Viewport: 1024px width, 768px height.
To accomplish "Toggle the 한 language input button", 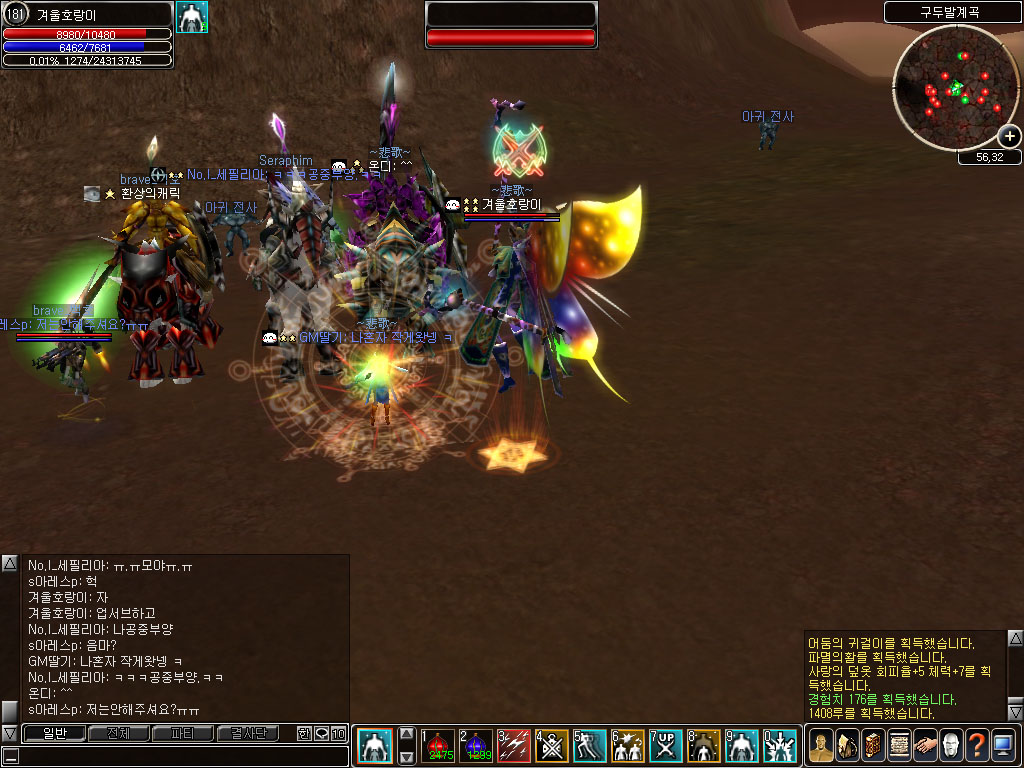I will coord(304,734).
